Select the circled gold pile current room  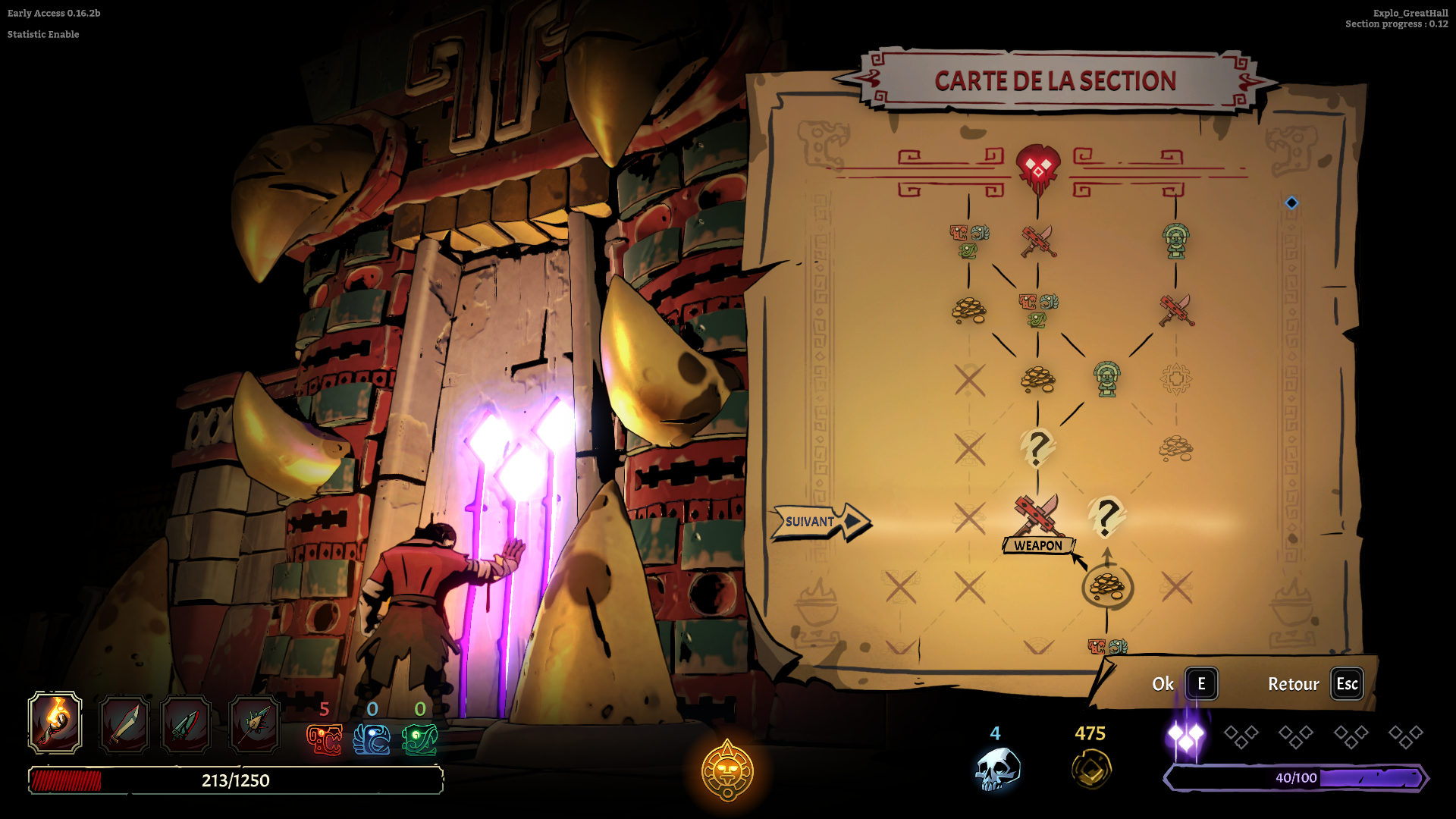(x=1107, y=586)
